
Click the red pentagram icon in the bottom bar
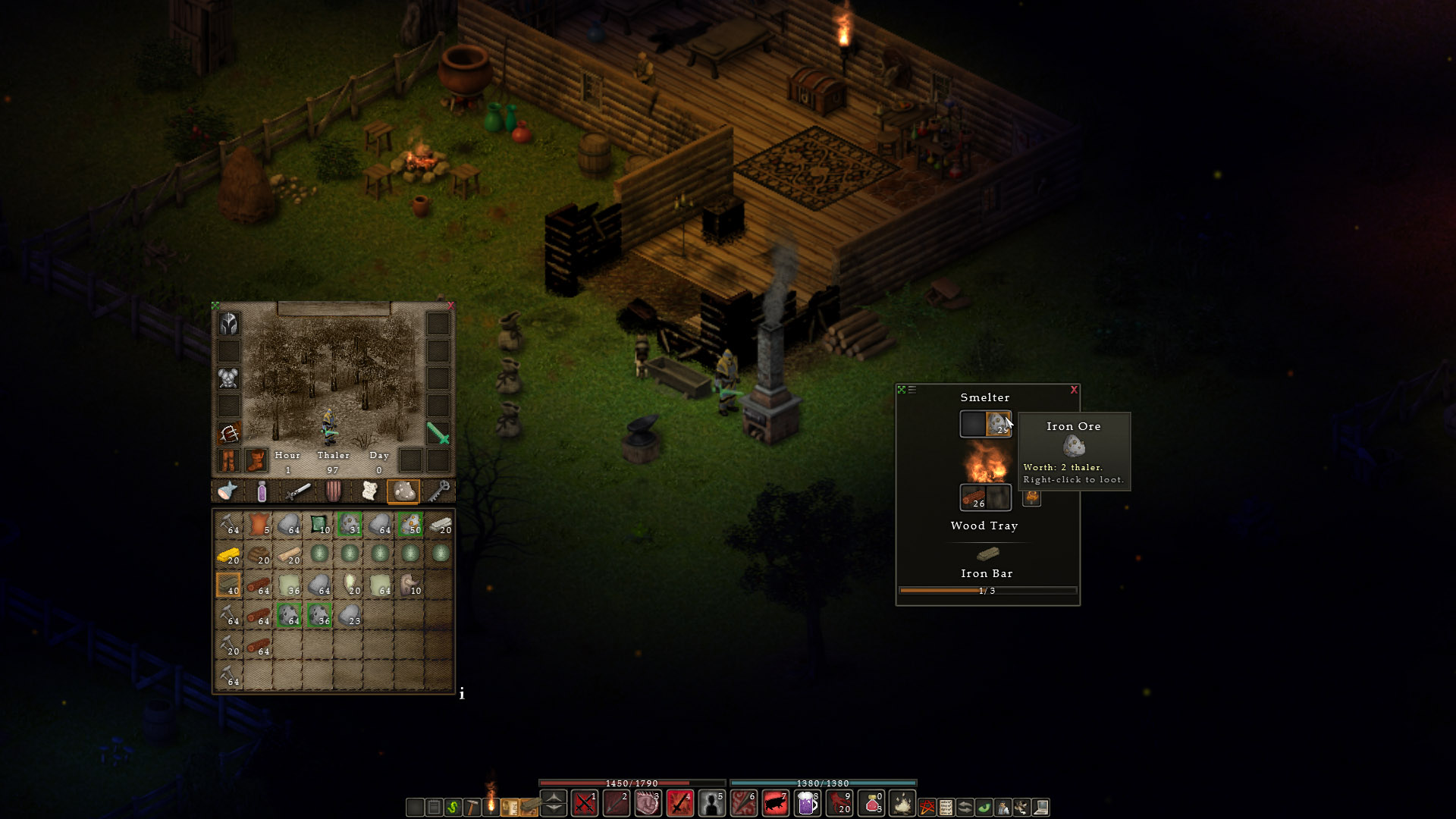(927, 807)
